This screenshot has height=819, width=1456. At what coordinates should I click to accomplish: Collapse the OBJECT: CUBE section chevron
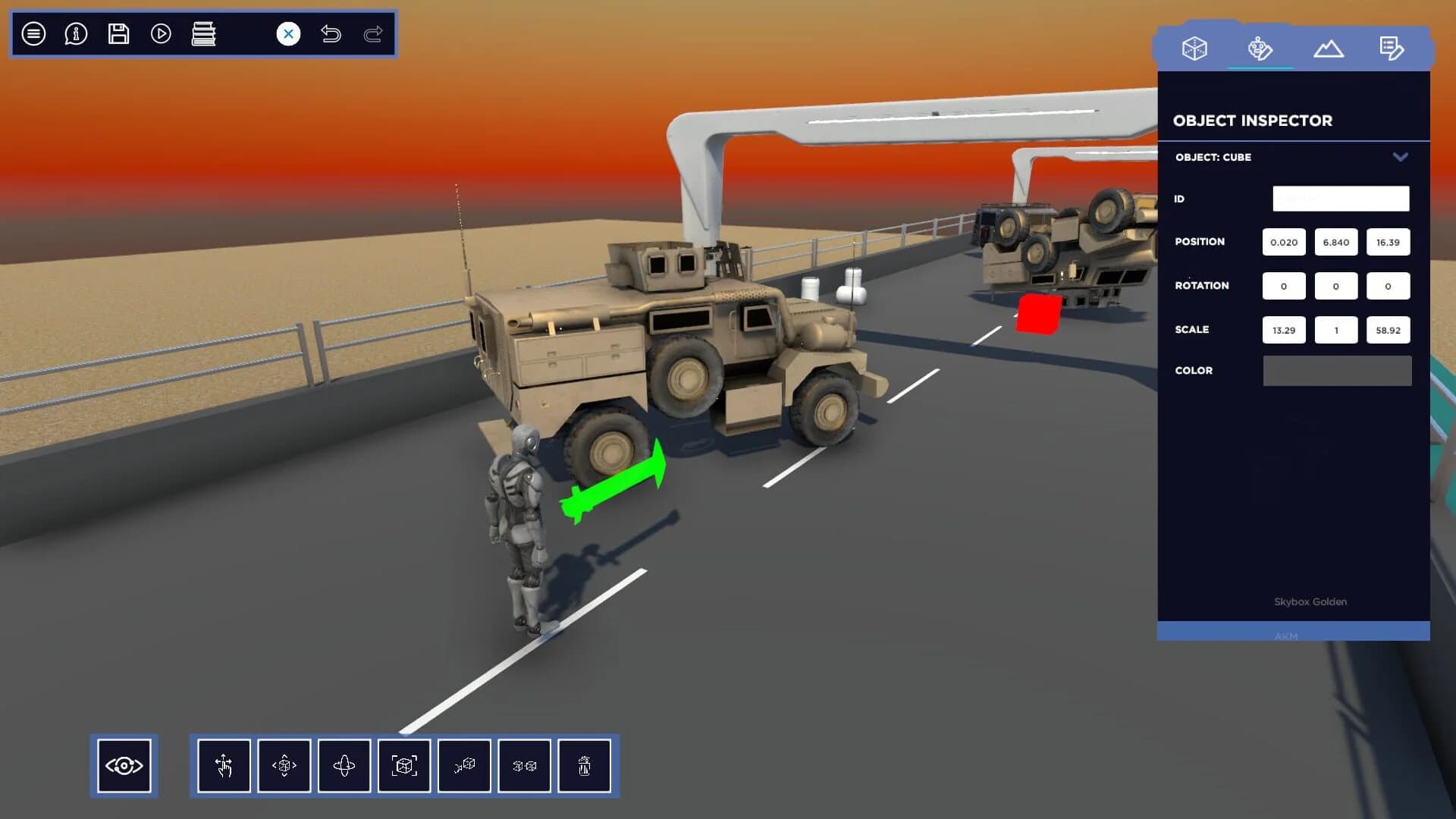pos(1401,158)
